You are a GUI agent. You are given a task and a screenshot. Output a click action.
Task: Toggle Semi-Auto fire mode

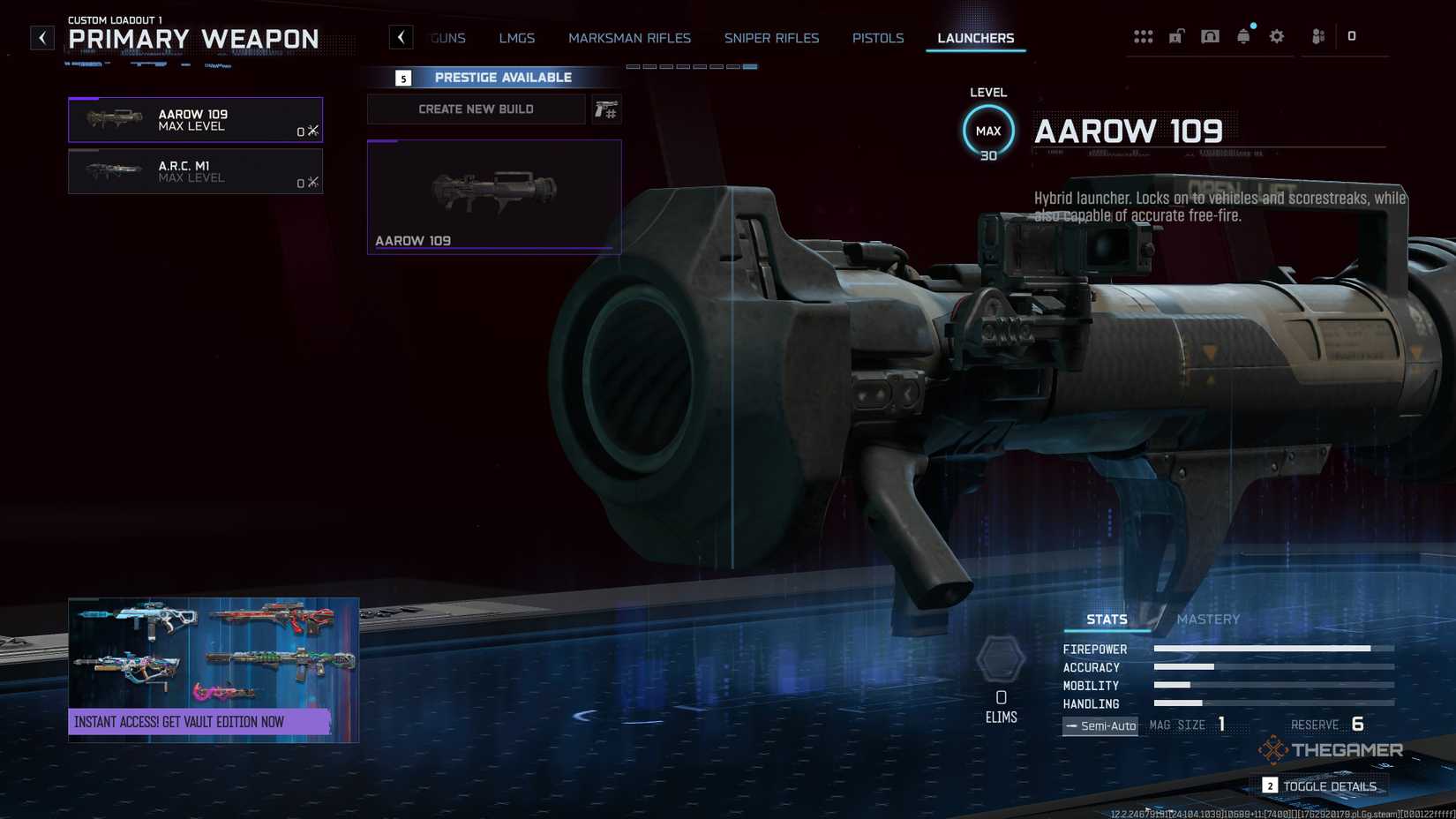point(1099,725)
